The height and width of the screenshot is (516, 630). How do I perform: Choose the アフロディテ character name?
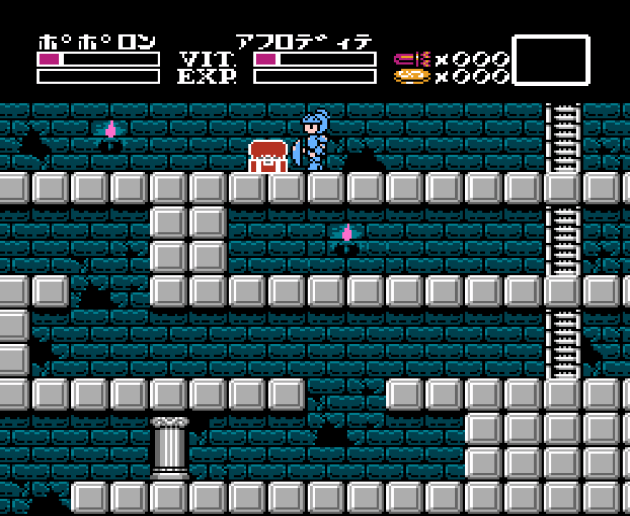(304, 42)
